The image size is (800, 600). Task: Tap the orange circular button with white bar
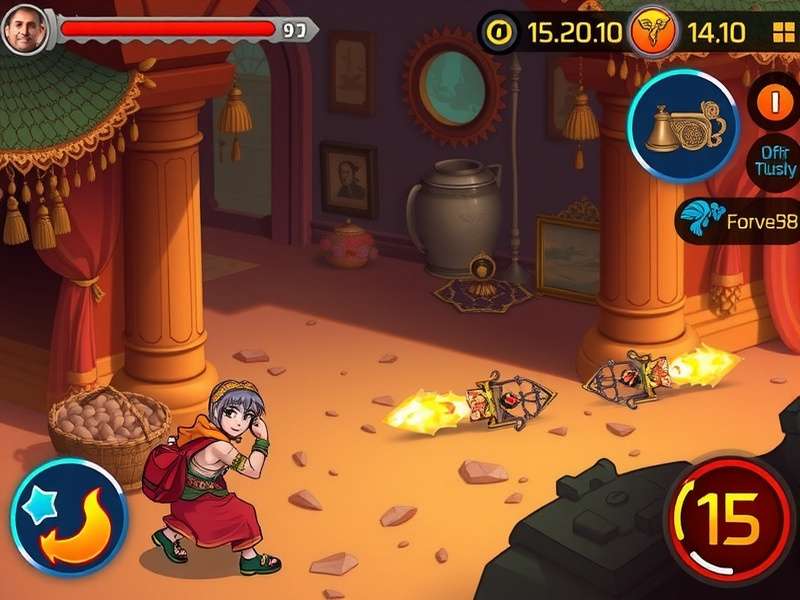point(774,102)
